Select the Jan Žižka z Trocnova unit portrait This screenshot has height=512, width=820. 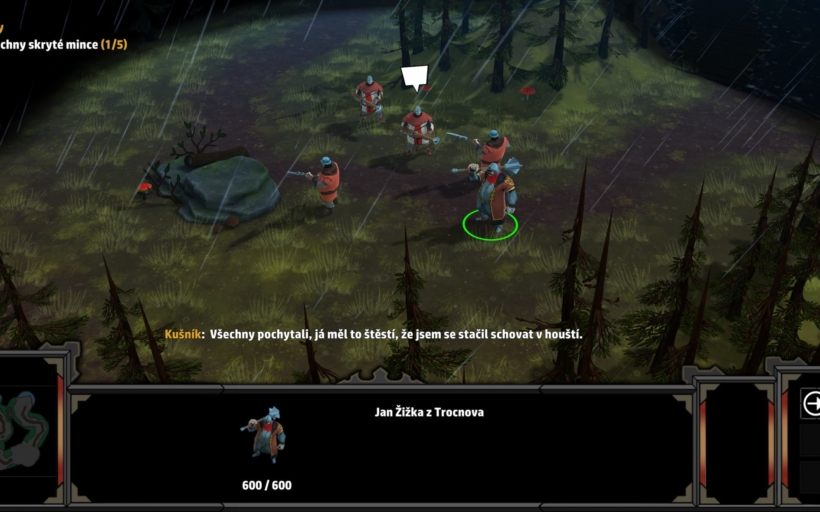point(265,435)
